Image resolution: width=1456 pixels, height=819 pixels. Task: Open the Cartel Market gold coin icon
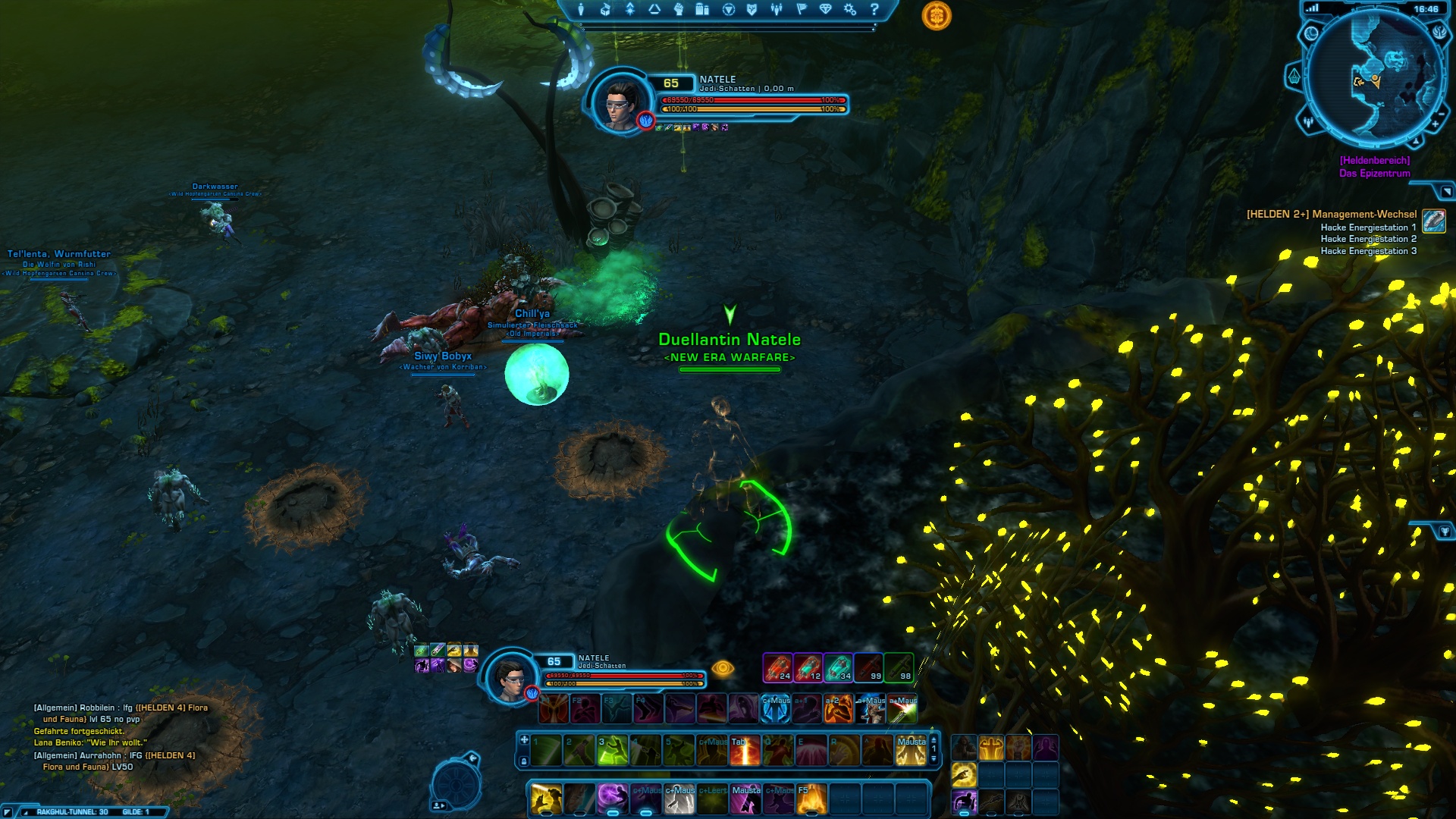(x=937, y=16)
